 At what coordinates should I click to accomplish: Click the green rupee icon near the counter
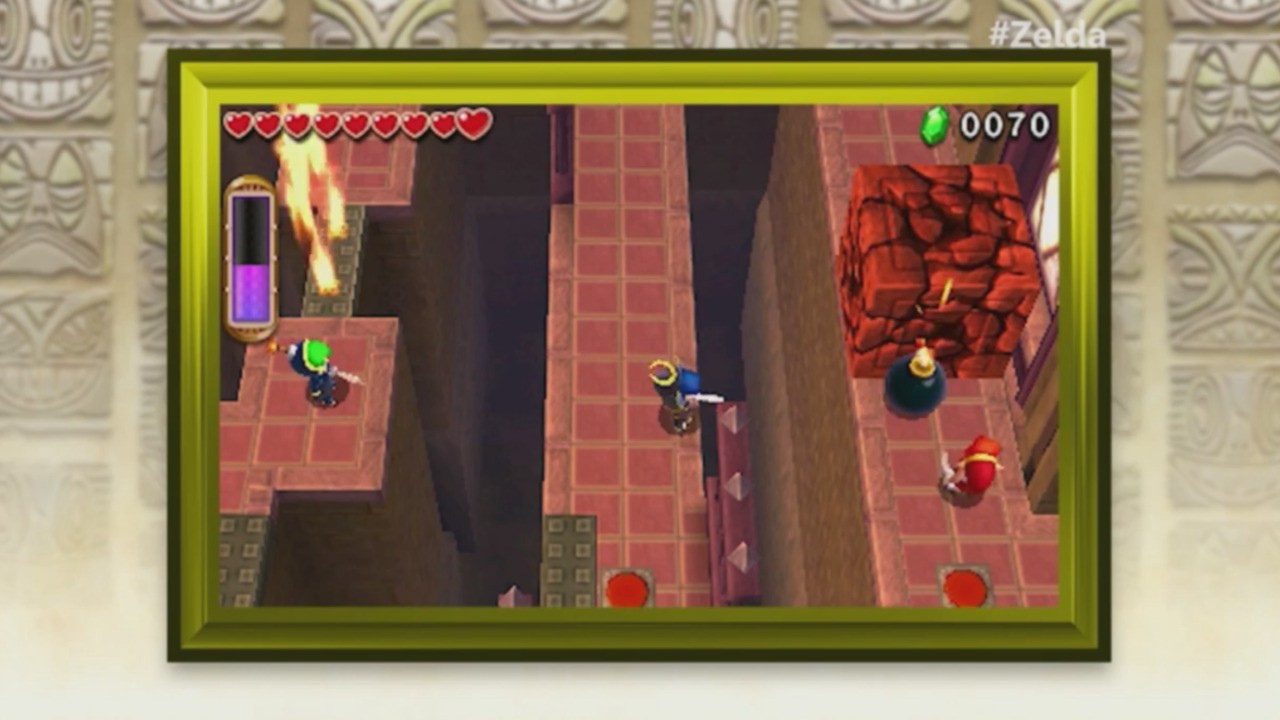point(931,125)
